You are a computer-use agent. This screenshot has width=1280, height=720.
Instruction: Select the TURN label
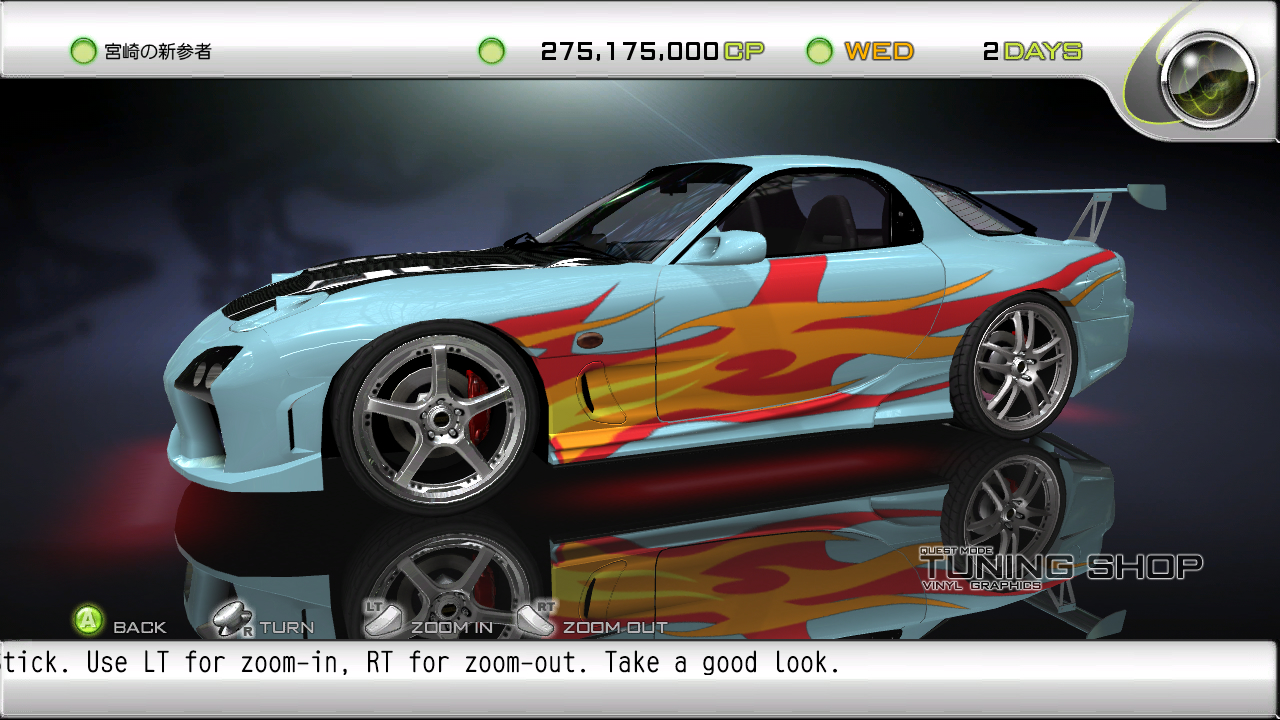click(x=285, y=627)
